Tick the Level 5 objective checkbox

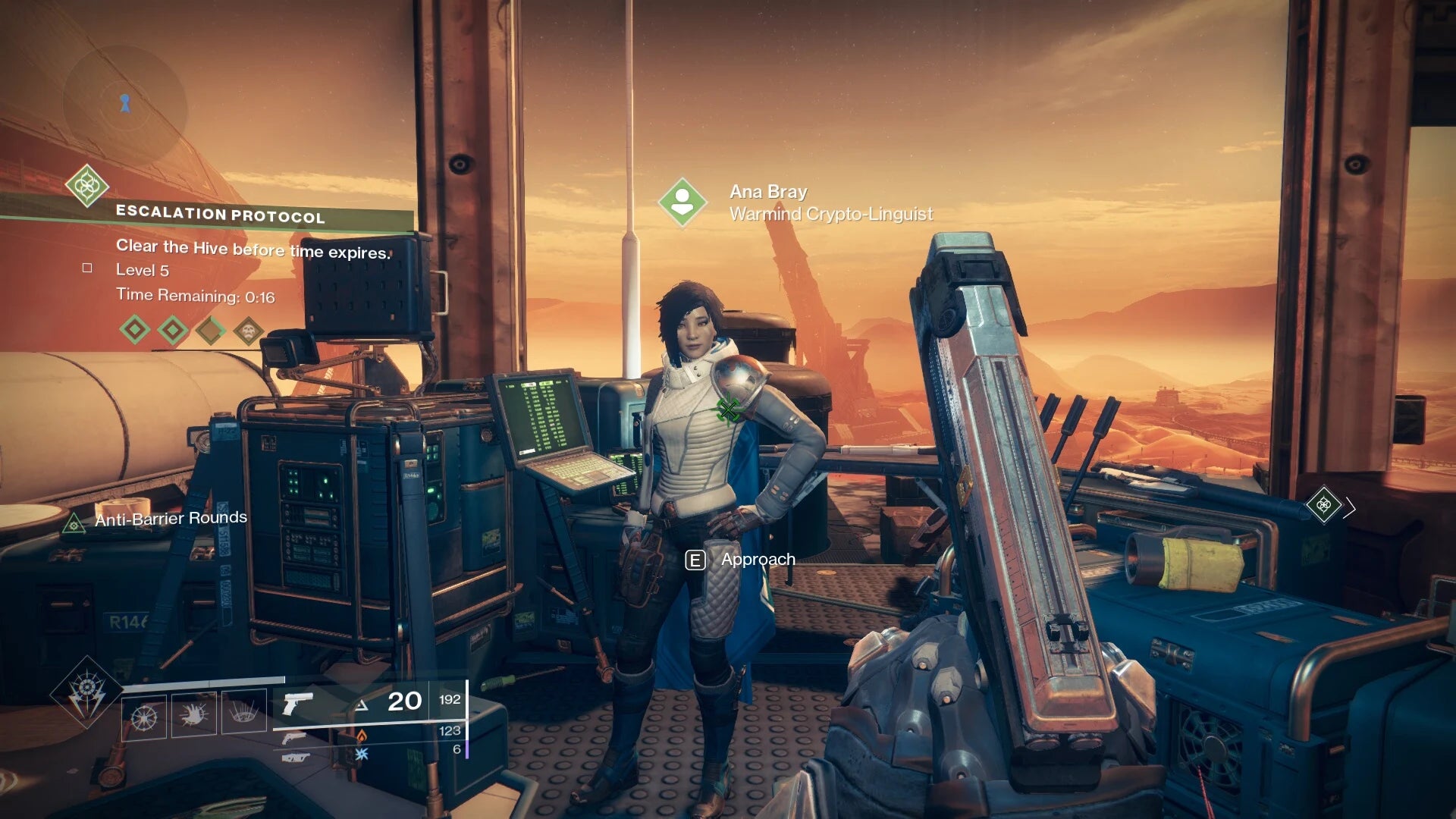(x=87, y=268)
